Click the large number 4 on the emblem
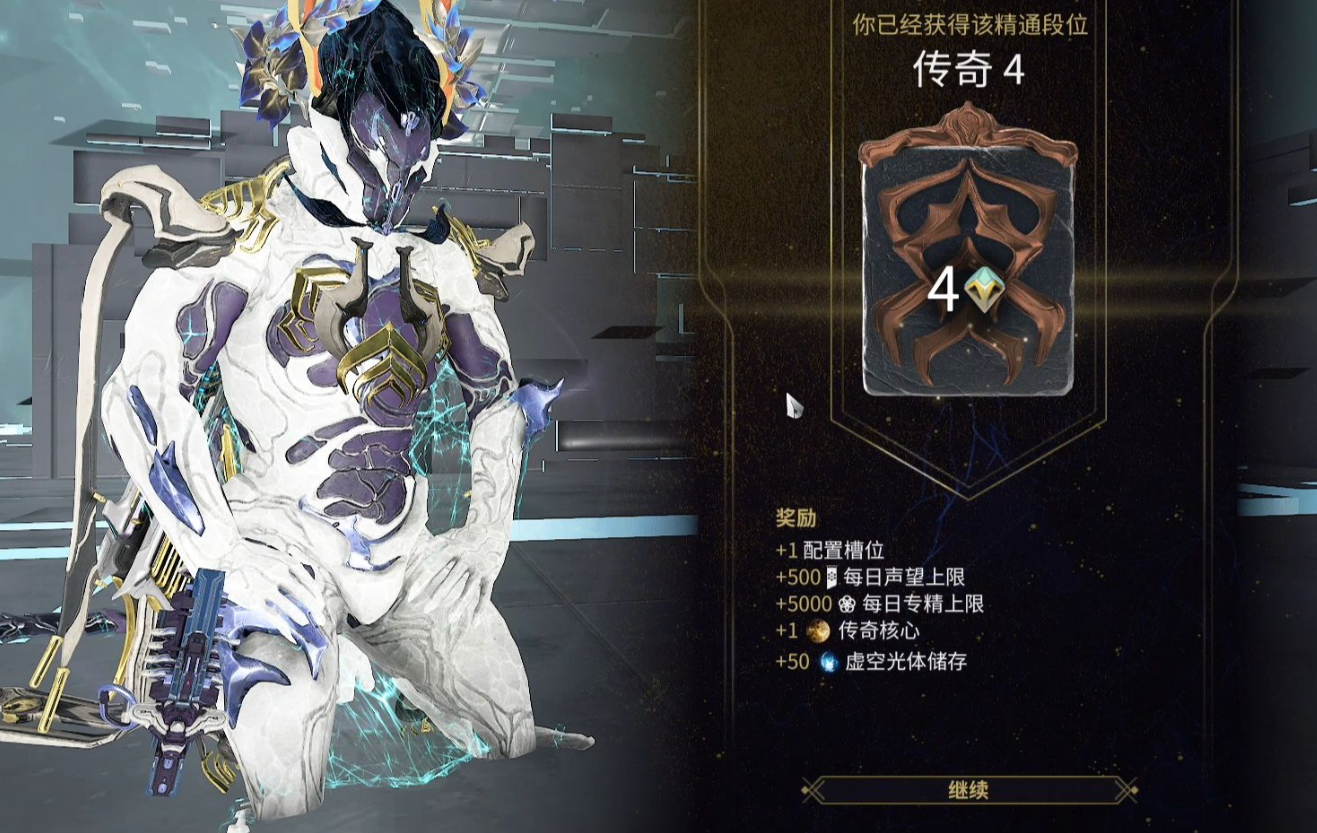Screen dimensions: 1317x833 point(945,288)
